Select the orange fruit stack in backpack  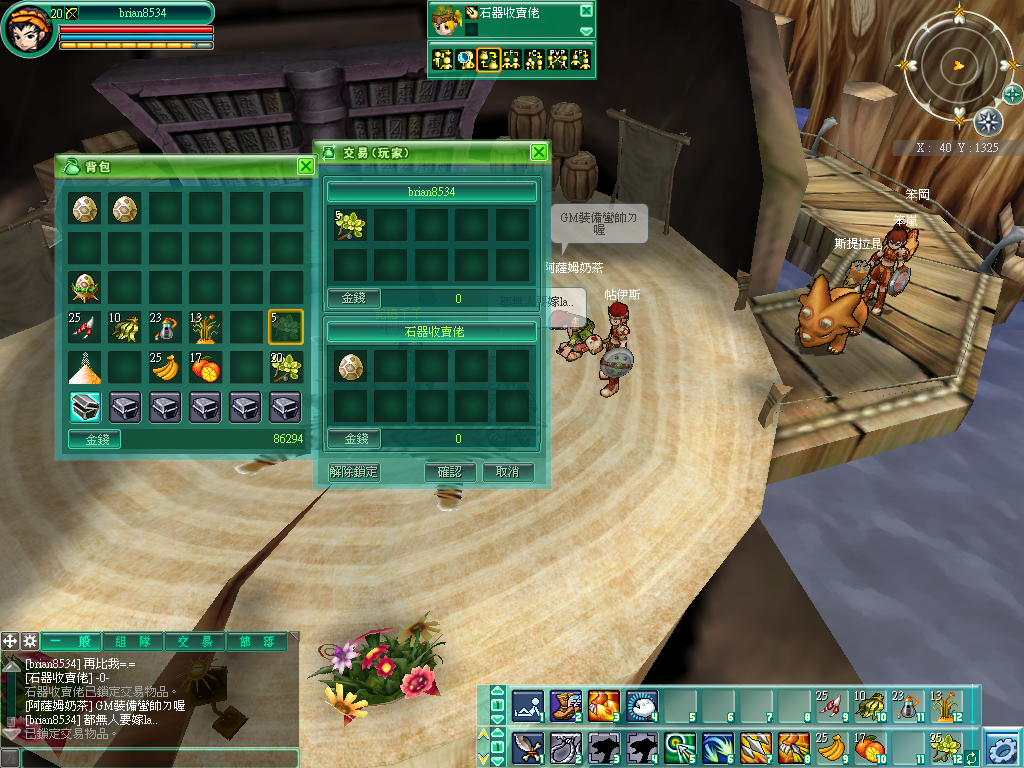coord(205,368)
